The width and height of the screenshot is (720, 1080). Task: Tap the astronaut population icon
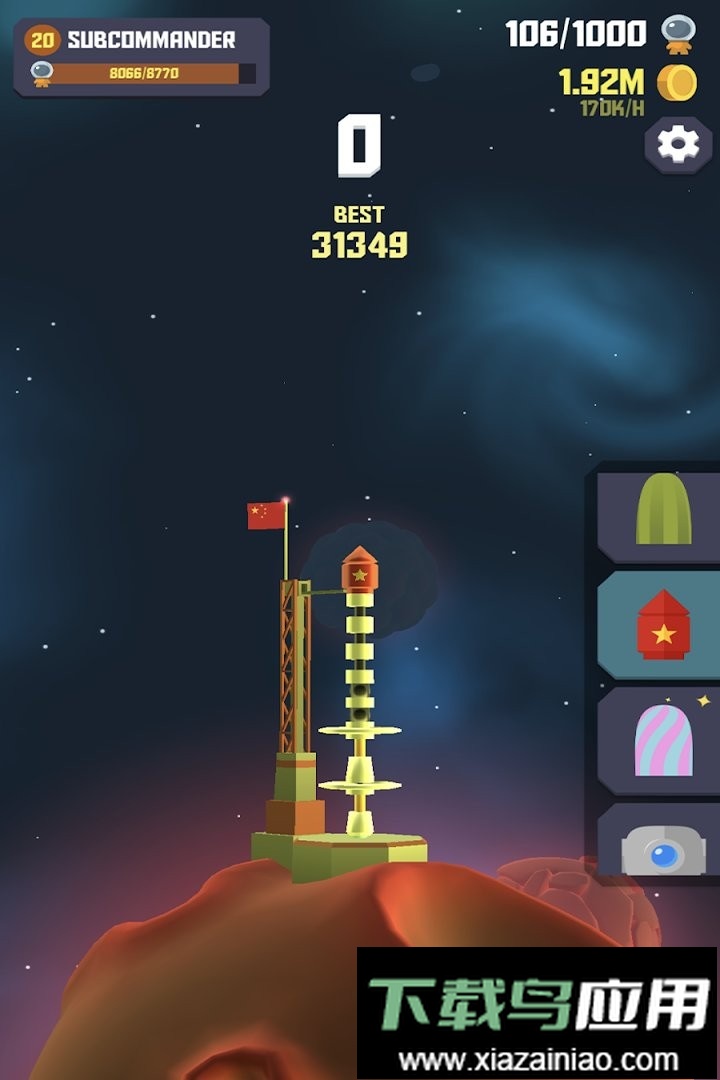click(x=679, y=34)
